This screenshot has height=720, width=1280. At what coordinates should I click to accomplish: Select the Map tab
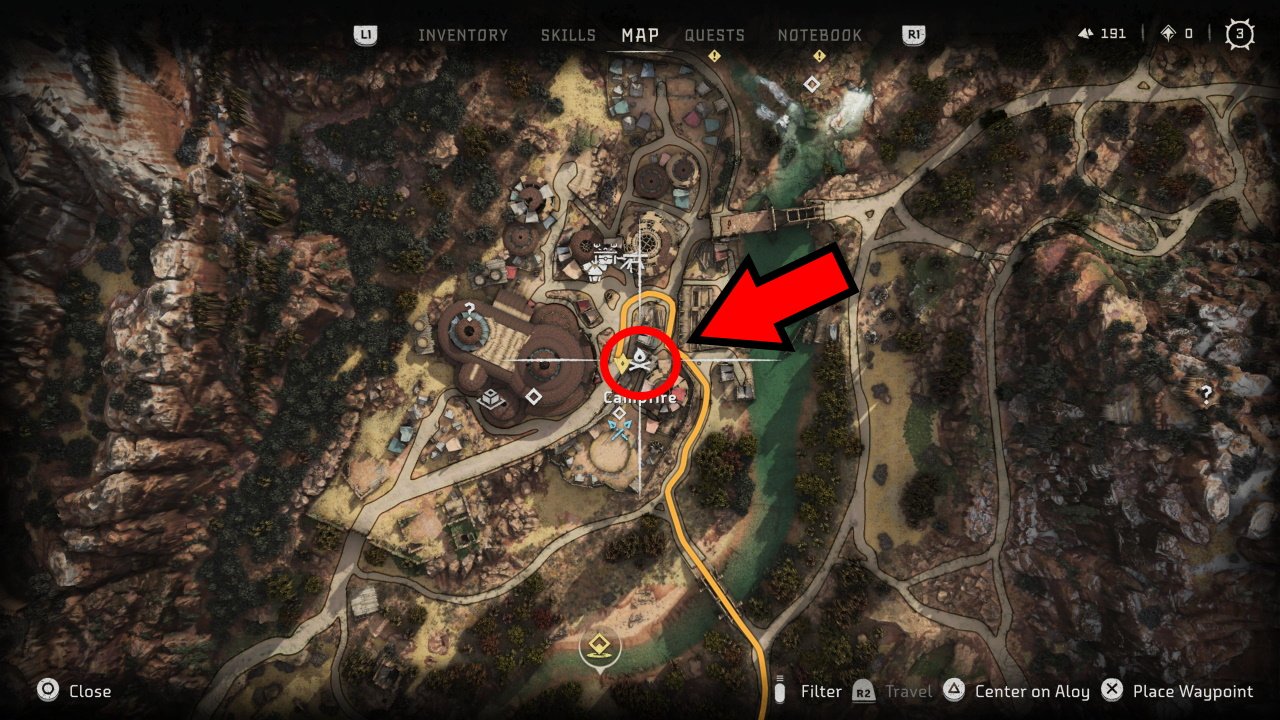640,35
